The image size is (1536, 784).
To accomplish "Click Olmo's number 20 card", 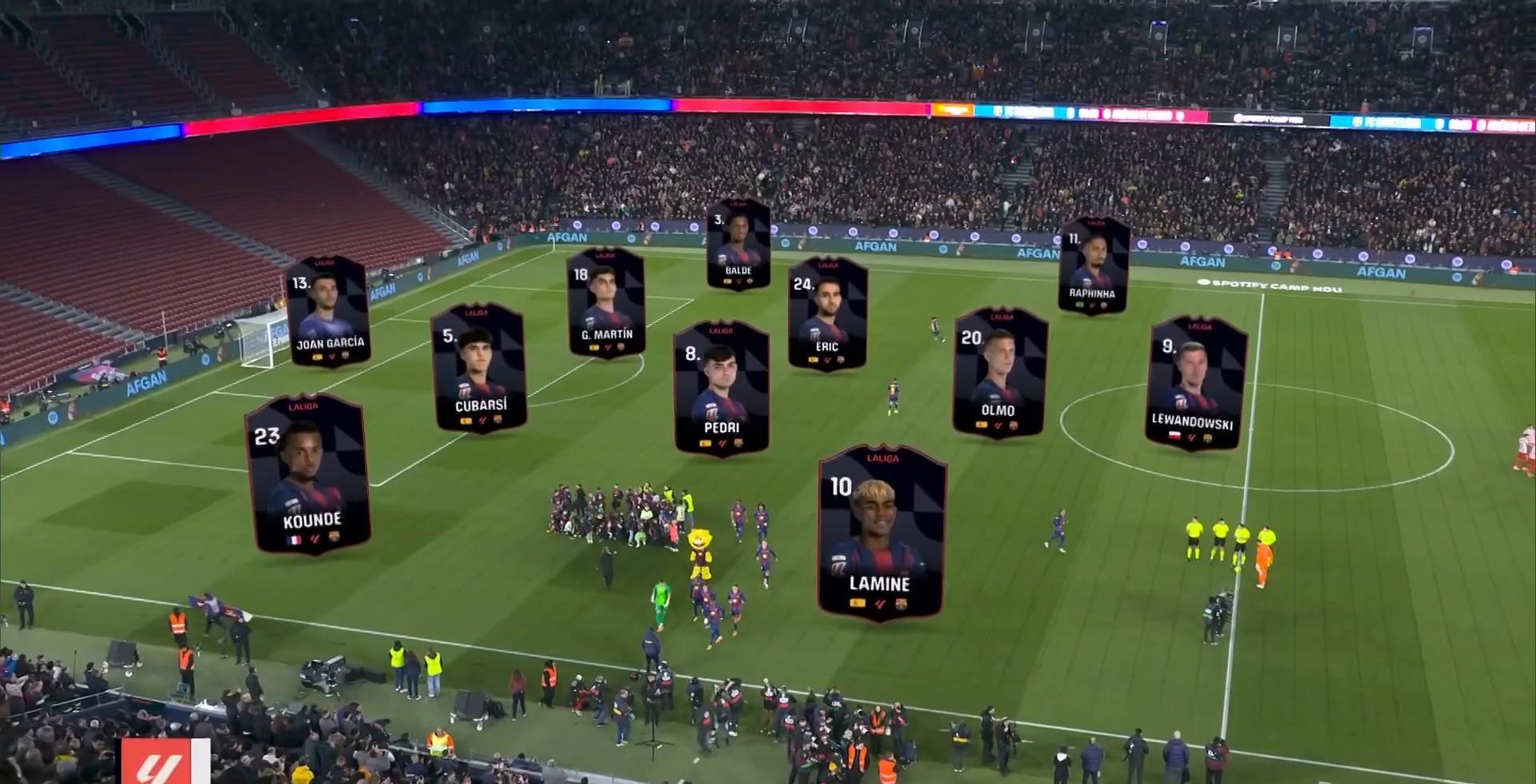I will 999,372.
